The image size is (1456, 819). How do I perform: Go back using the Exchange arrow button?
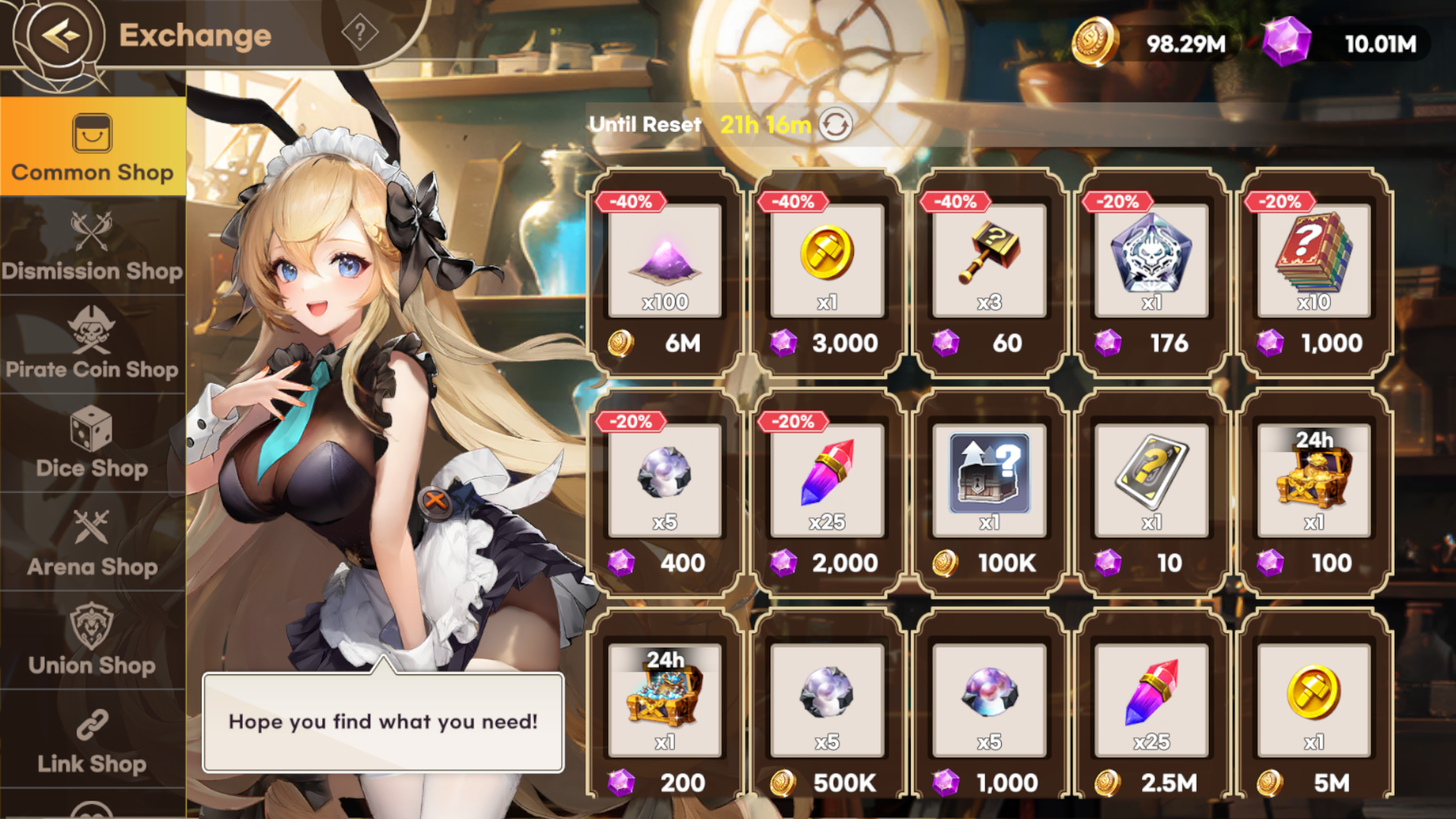pyautogui.click(x=59, y=35)
